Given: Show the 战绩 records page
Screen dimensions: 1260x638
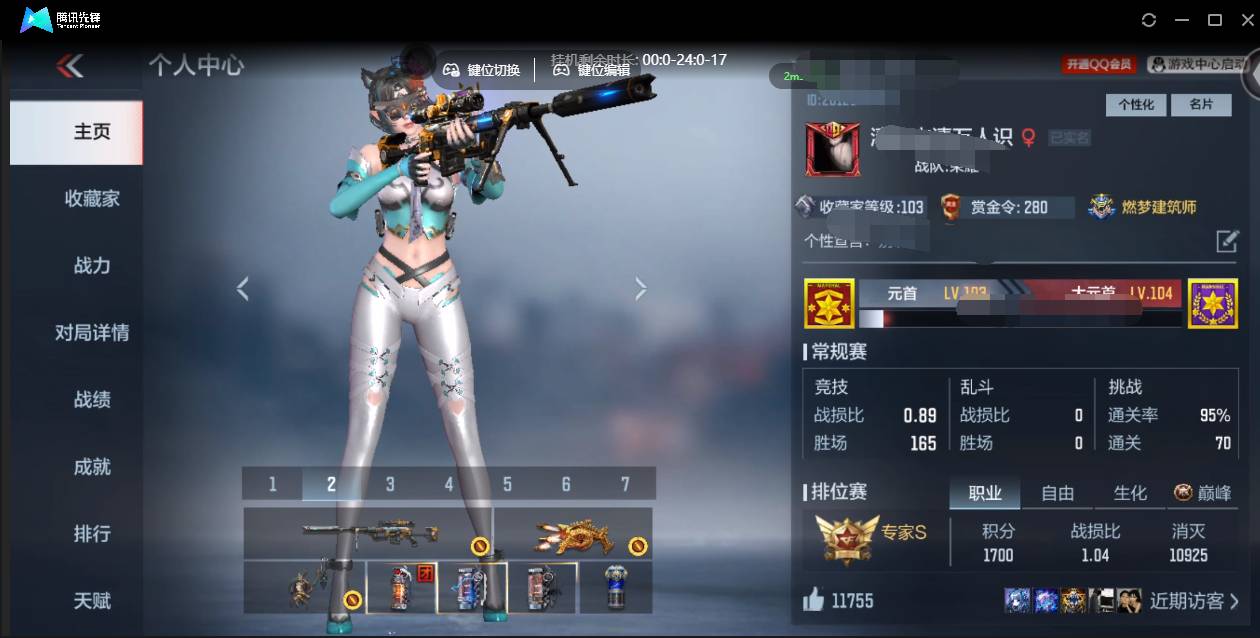Looking at the screenshot, I should pos(92,400).
